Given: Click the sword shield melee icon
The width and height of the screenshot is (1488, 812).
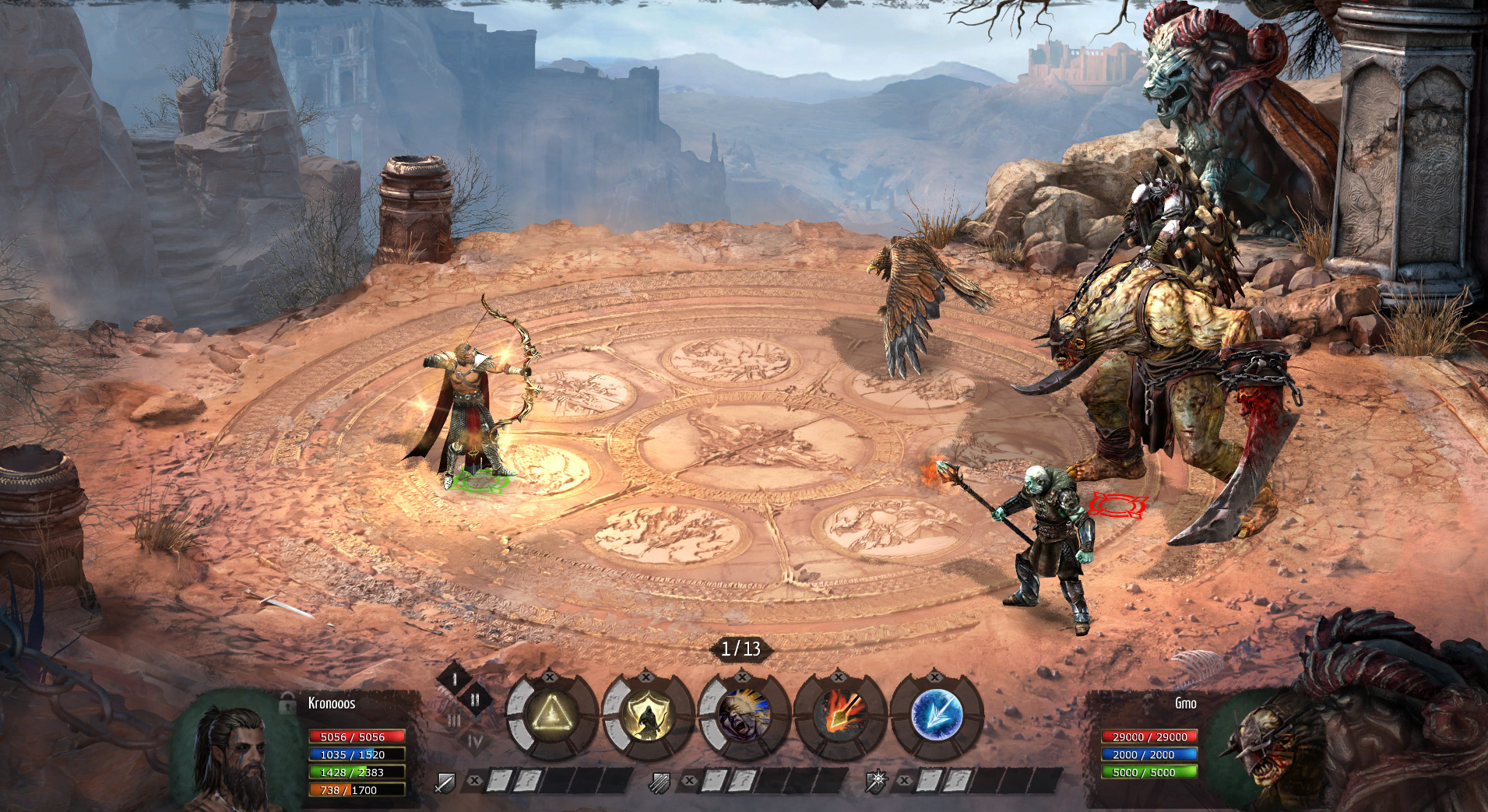Looking at the screenshot, I should [x=445, y=782].
